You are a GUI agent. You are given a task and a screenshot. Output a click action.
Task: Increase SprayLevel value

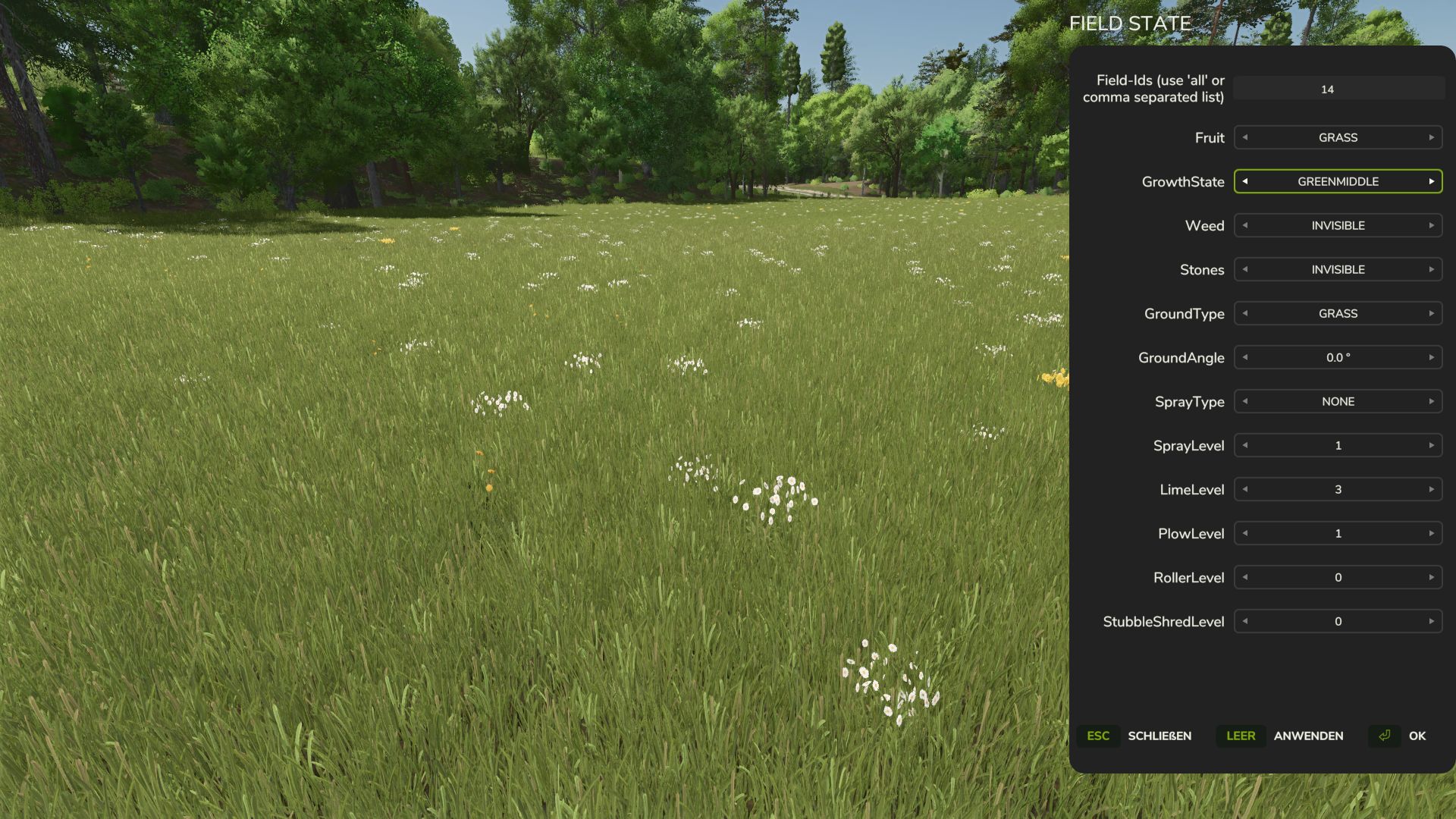[x=1431, y=445]
